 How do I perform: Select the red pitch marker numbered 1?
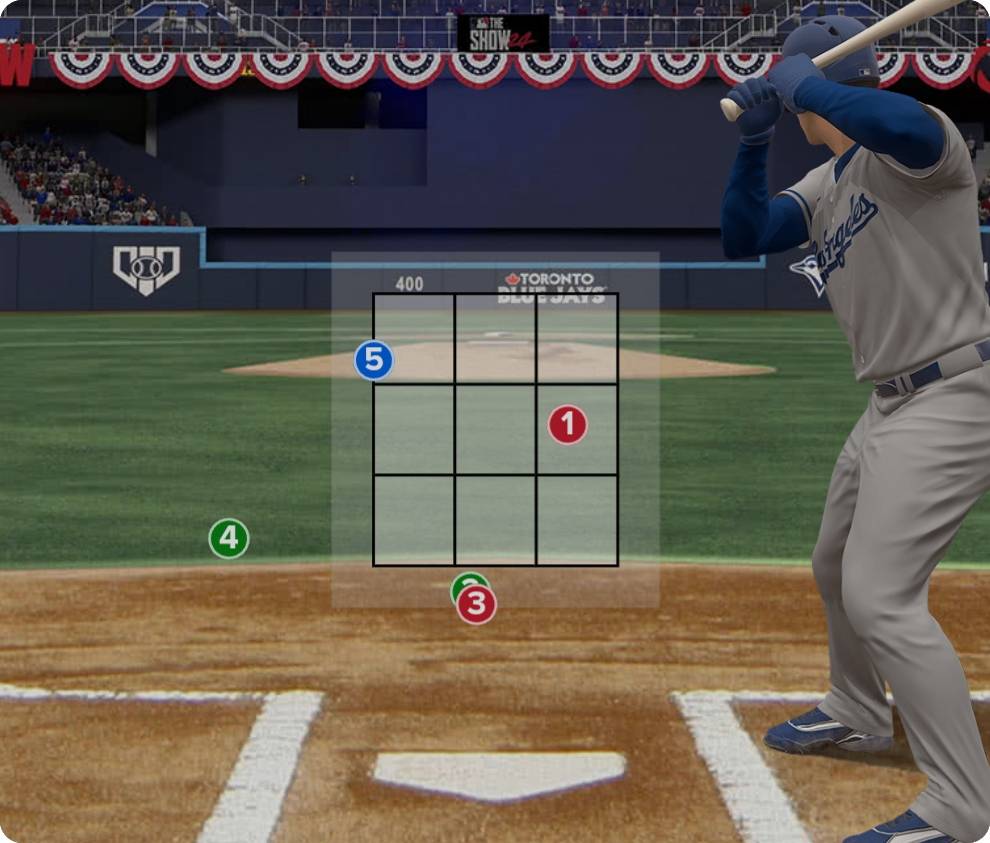point(567,425)
